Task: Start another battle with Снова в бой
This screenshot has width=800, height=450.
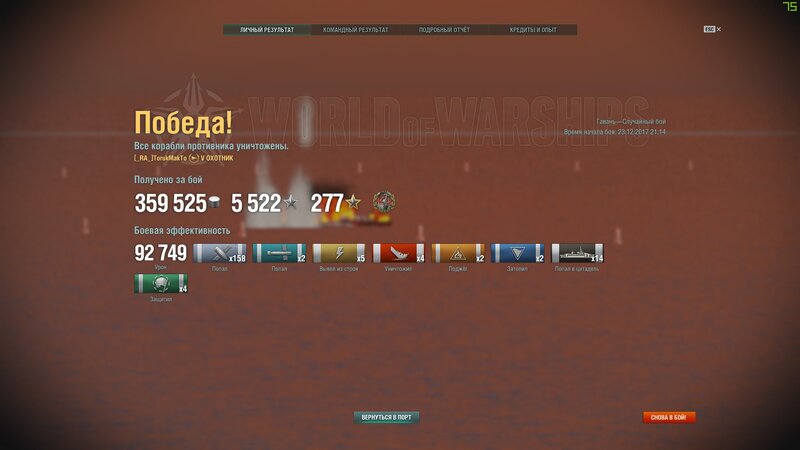Action: coord(669,417)
